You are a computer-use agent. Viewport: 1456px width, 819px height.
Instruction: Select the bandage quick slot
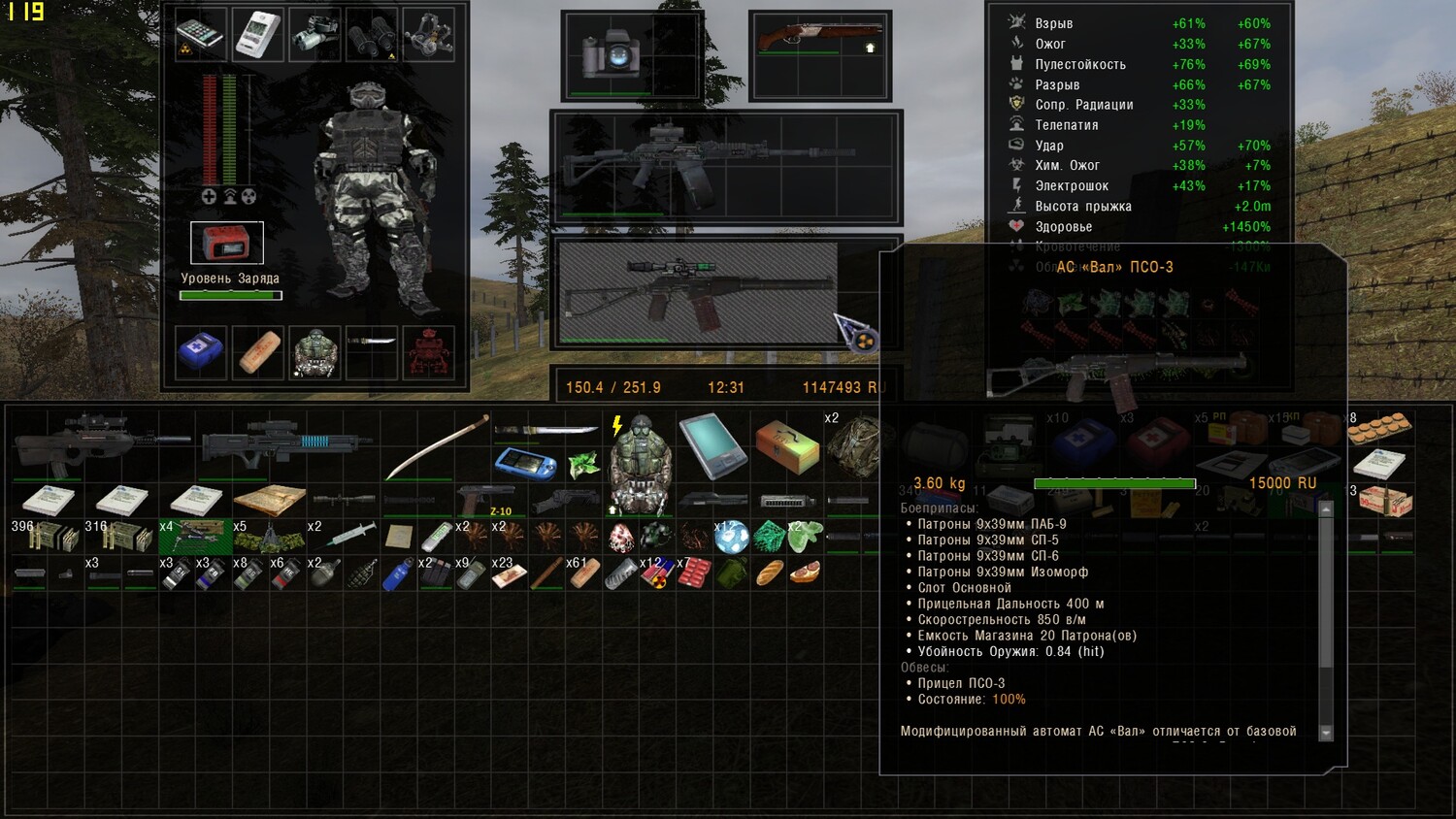point(258,351)
